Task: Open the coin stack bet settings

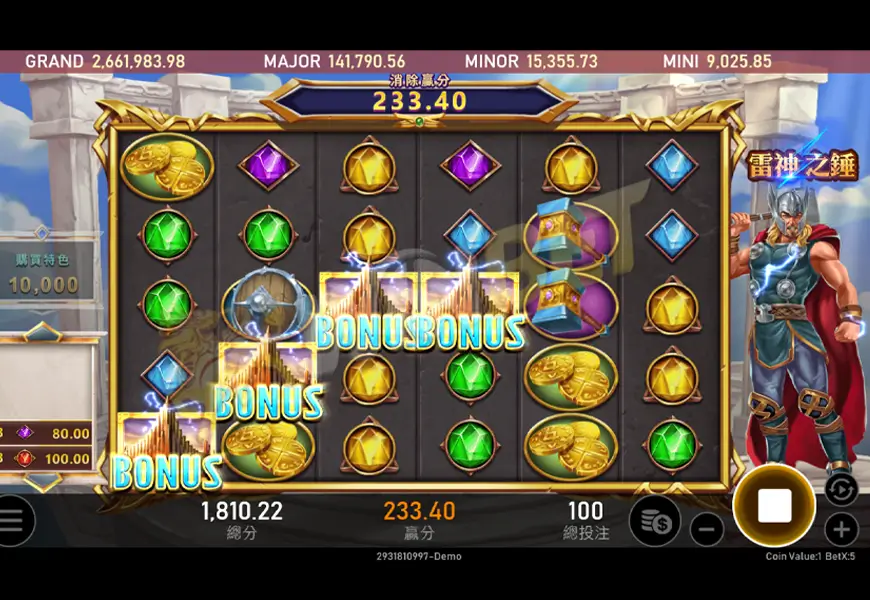Action: (x=655, y=521)
